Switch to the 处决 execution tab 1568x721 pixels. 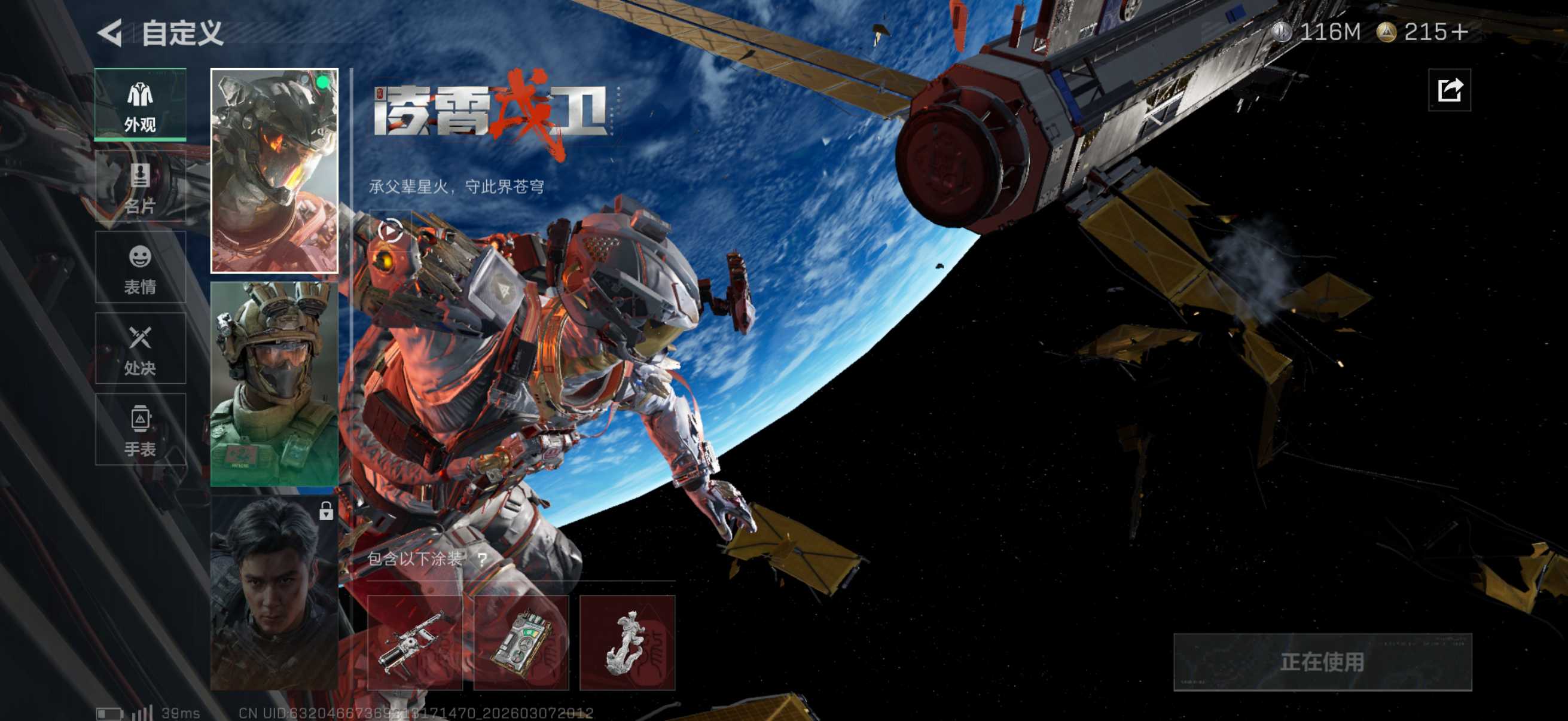click(x=140, y=349)
